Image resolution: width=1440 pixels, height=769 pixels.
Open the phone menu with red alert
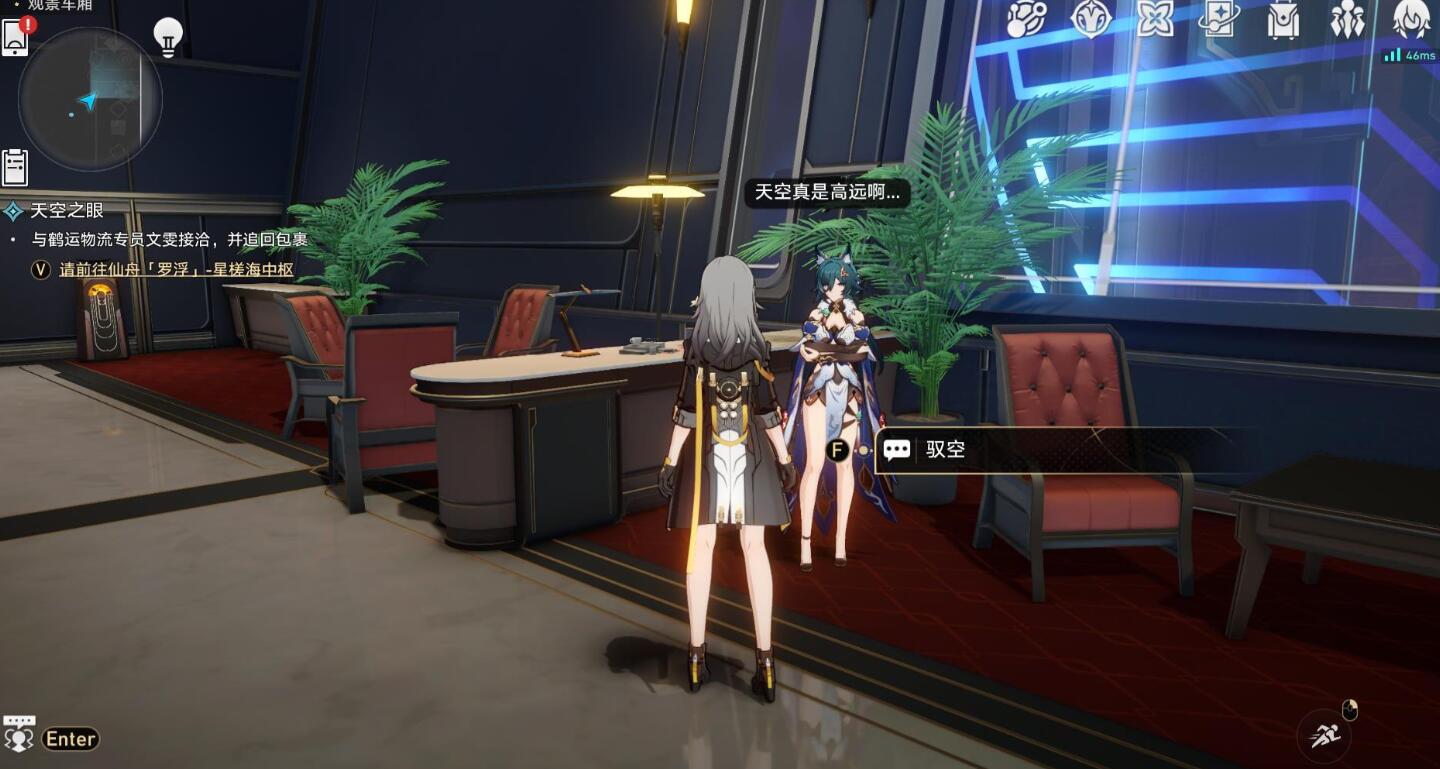16,37
